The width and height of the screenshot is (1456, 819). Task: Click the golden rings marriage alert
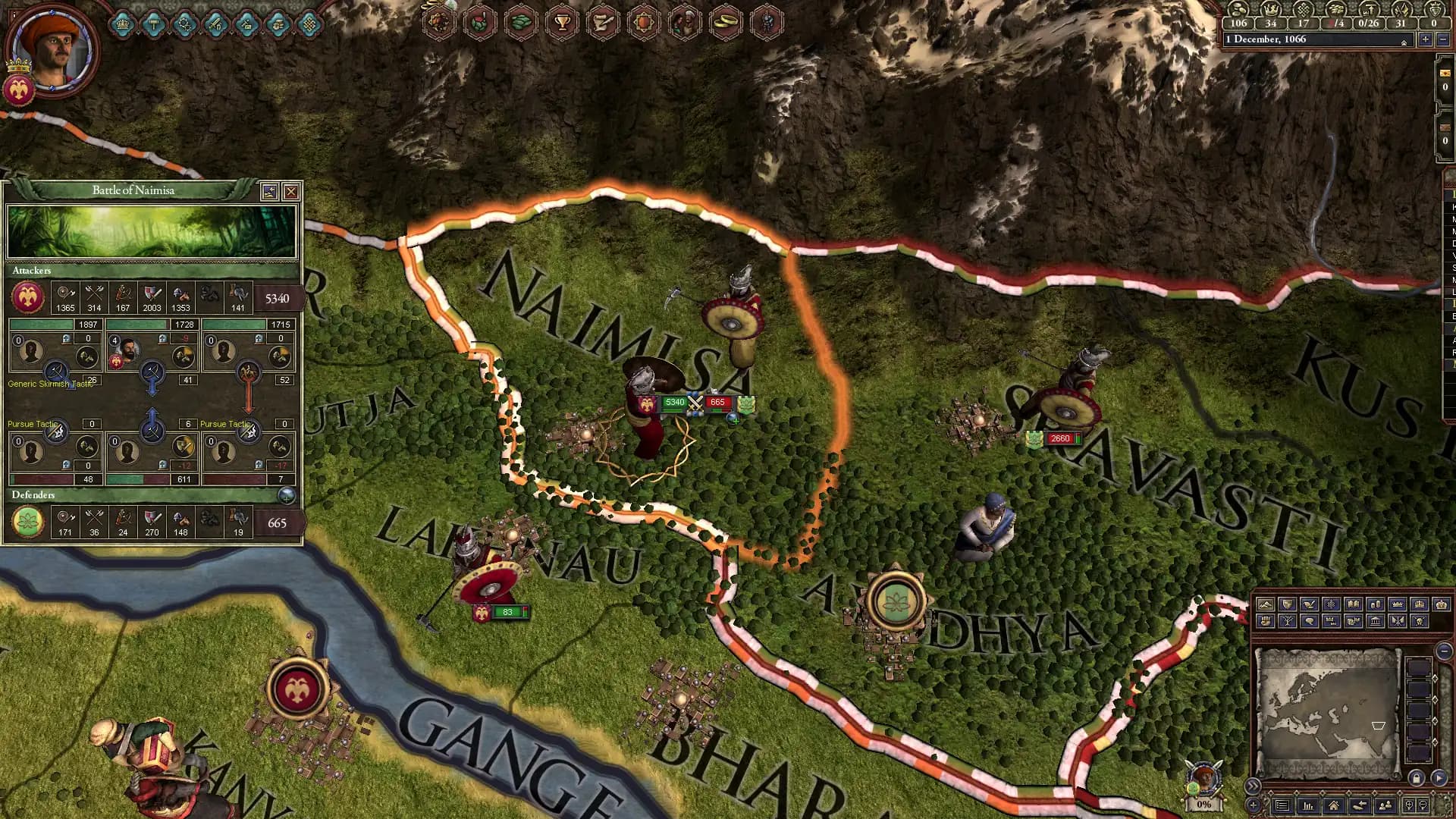click(726, 21)
